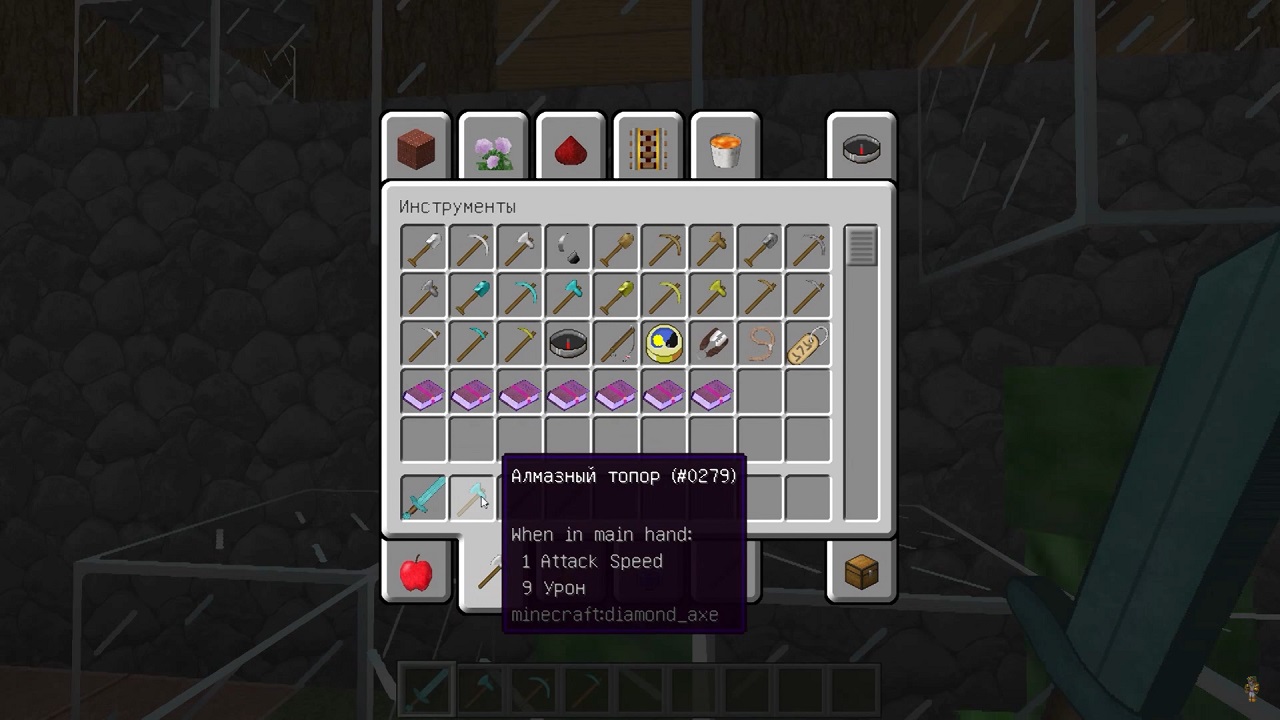The width and height of the screenshot is (1280, 720).
Task: Choose the name tag item
Action: [x=807, y=343]
